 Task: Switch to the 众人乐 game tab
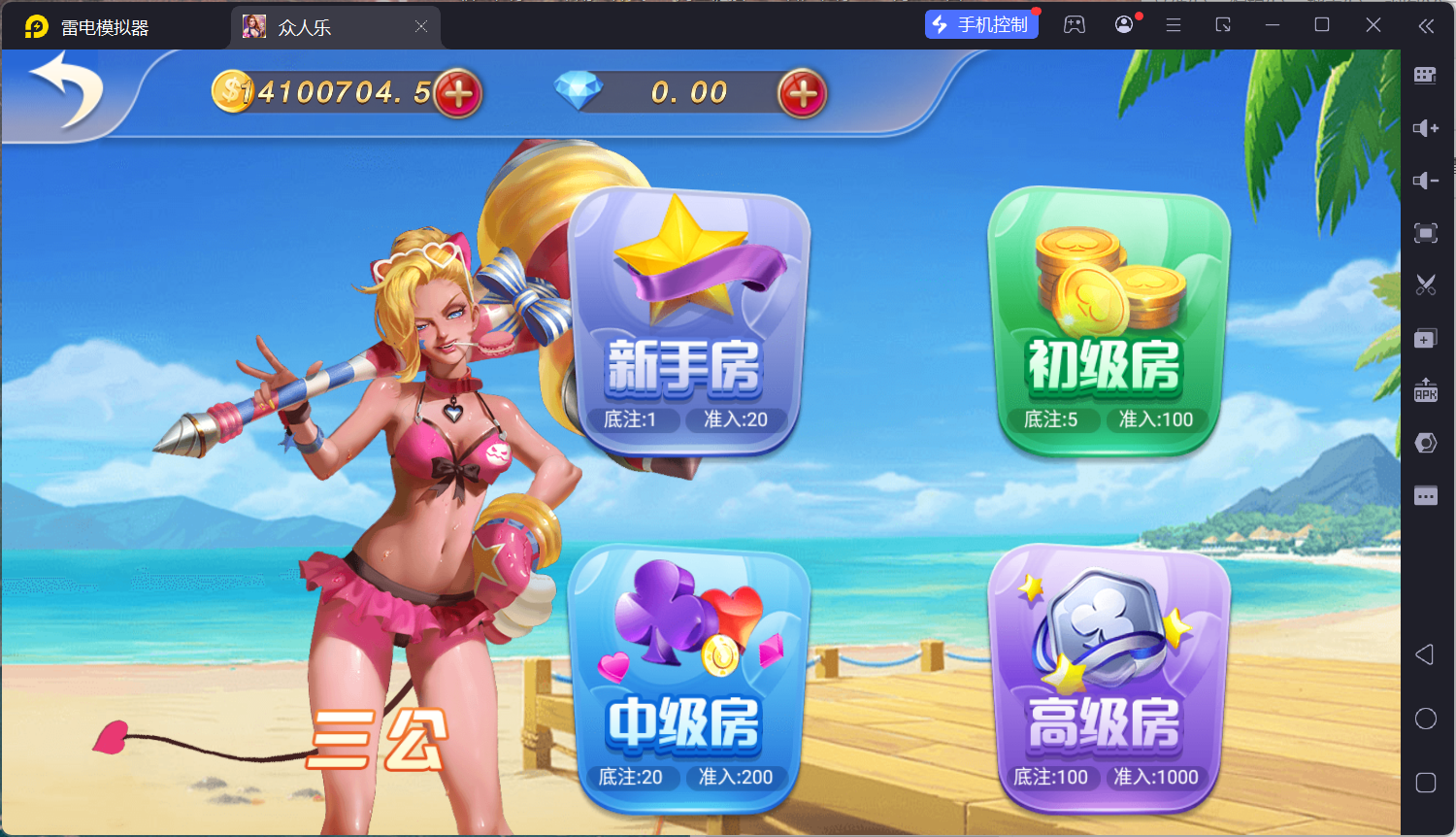320,26
